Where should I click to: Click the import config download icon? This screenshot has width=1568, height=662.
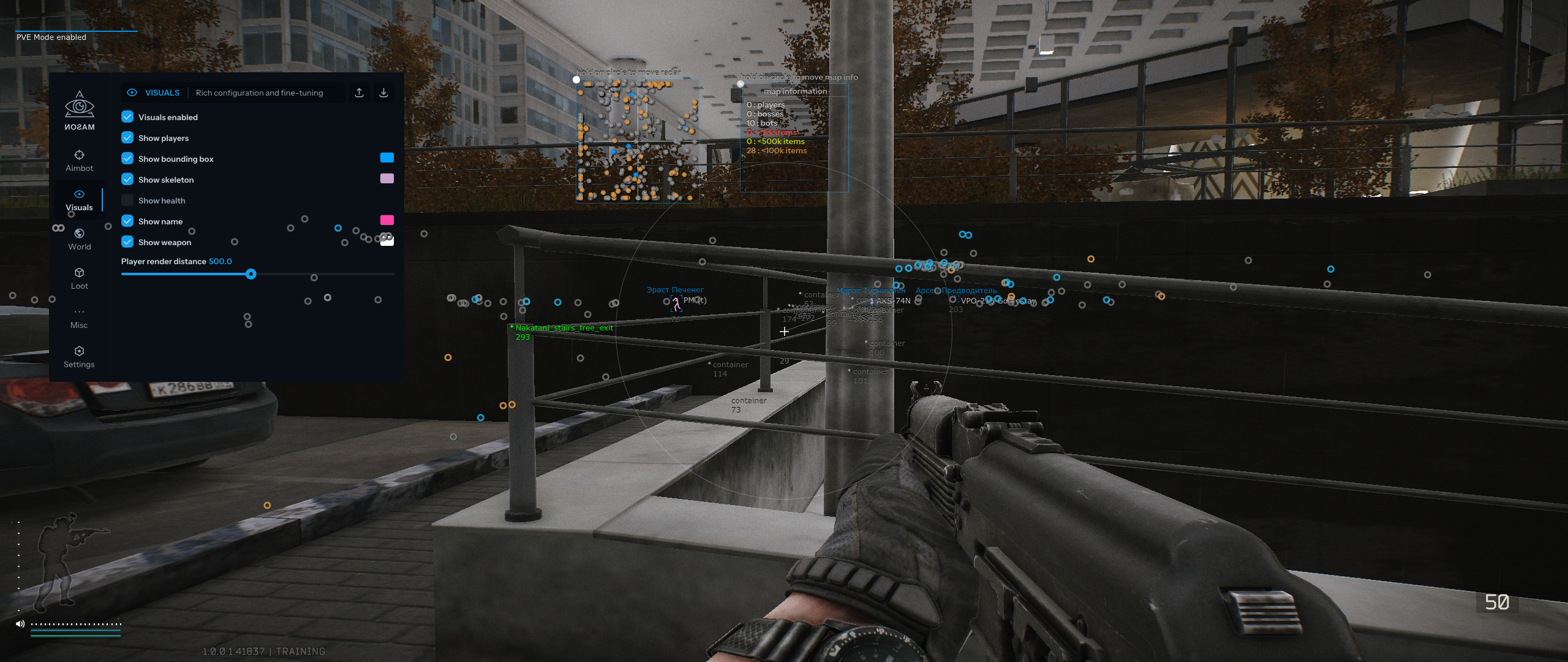coord(385,92)
